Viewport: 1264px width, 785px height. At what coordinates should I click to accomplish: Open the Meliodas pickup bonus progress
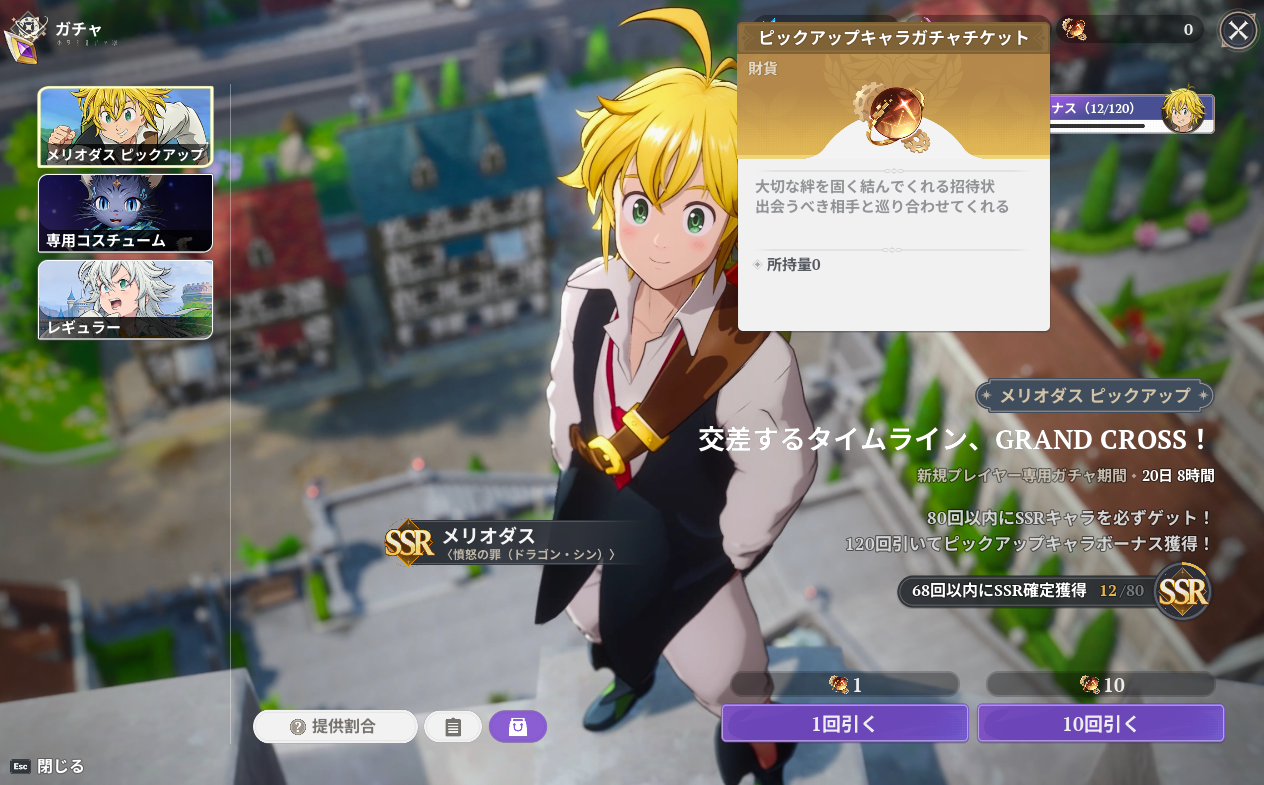(1132, 112)
